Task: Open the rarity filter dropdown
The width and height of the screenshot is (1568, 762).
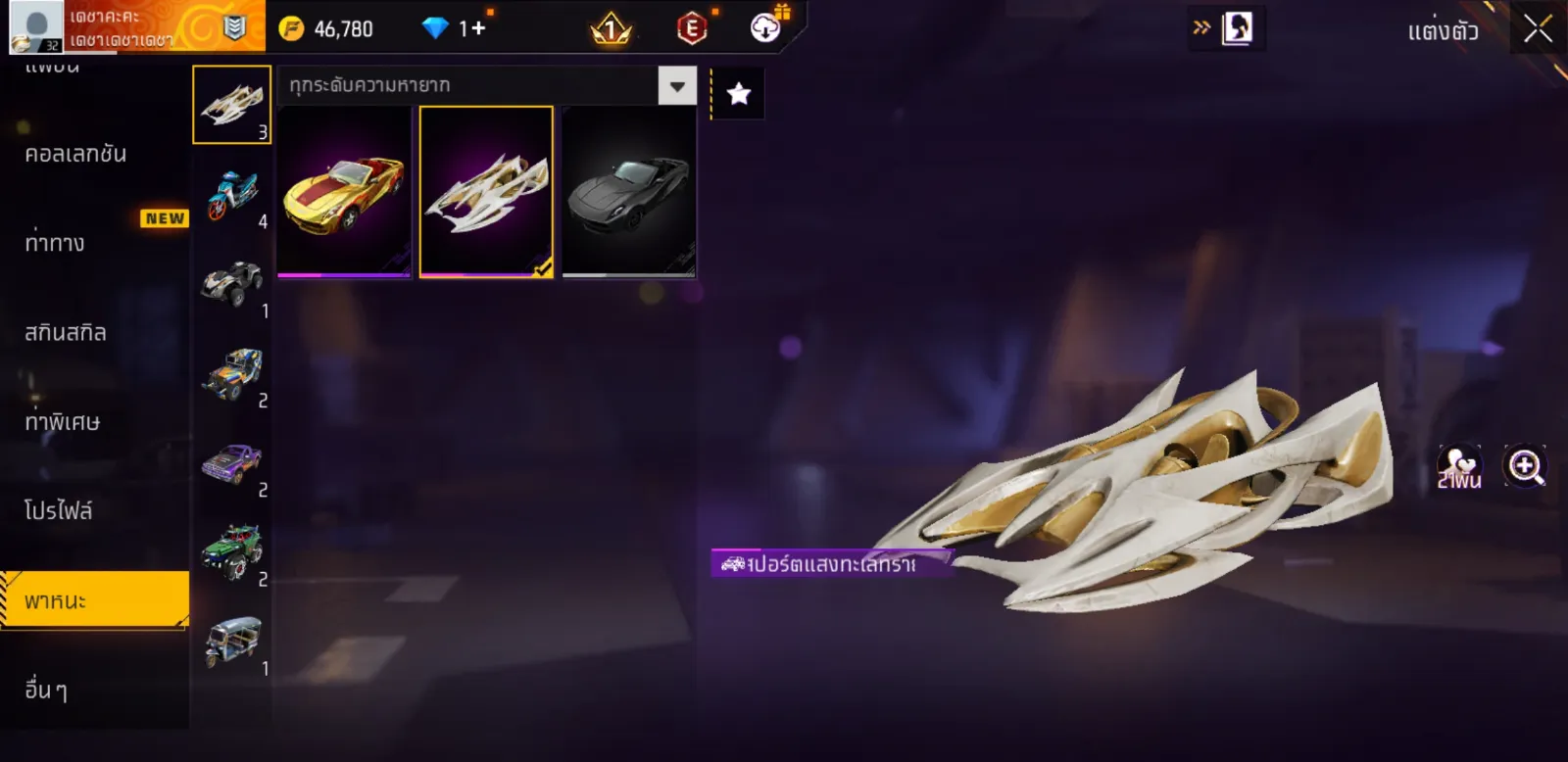Action: click(676, 86)
